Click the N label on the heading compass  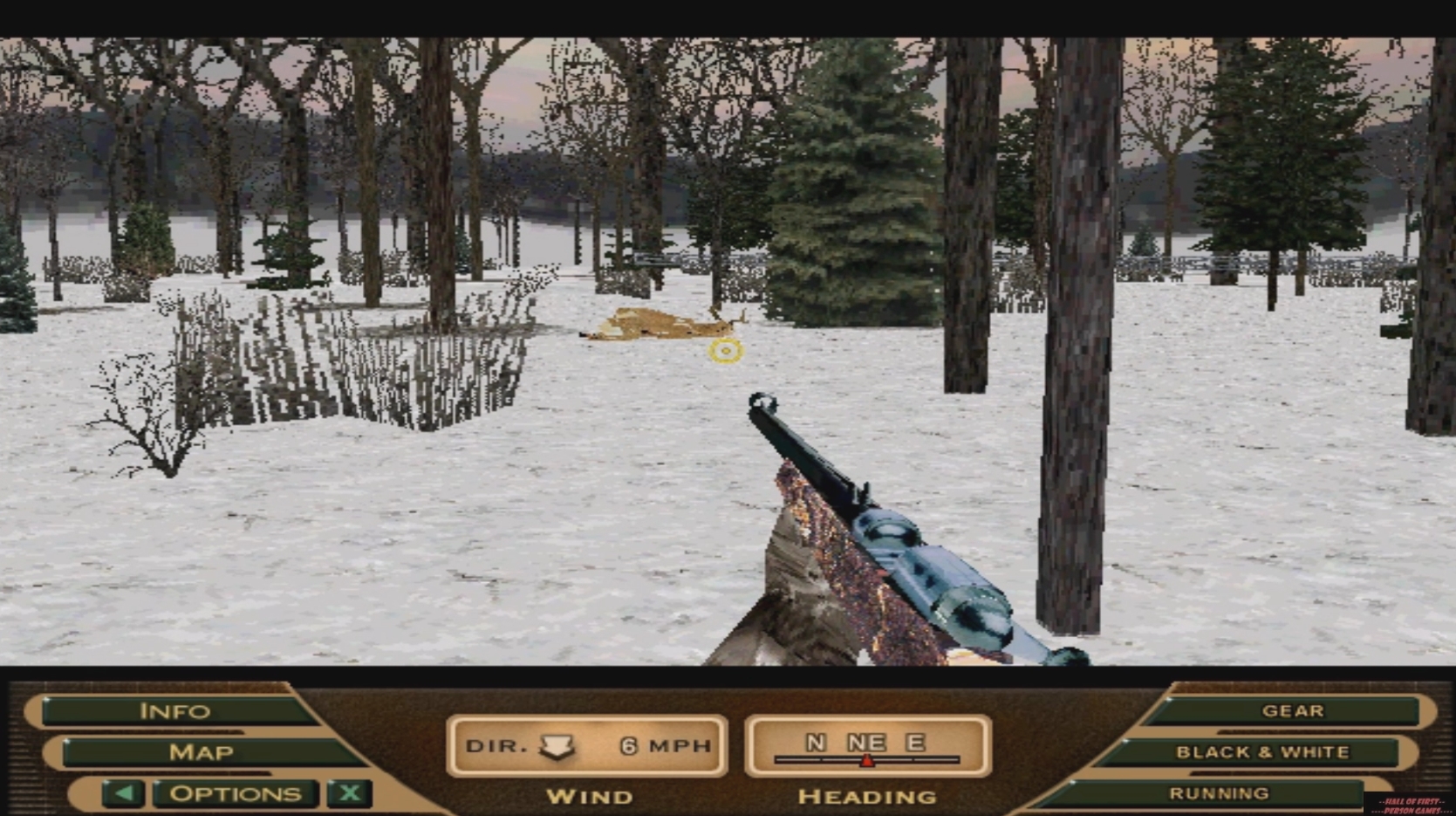click(x=816, y=743)
